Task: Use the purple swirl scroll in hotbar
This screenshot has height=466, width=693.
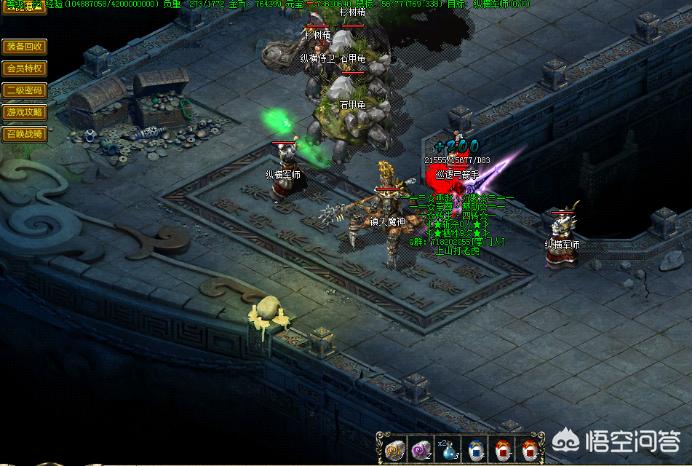Action: (x=420, y=447)
